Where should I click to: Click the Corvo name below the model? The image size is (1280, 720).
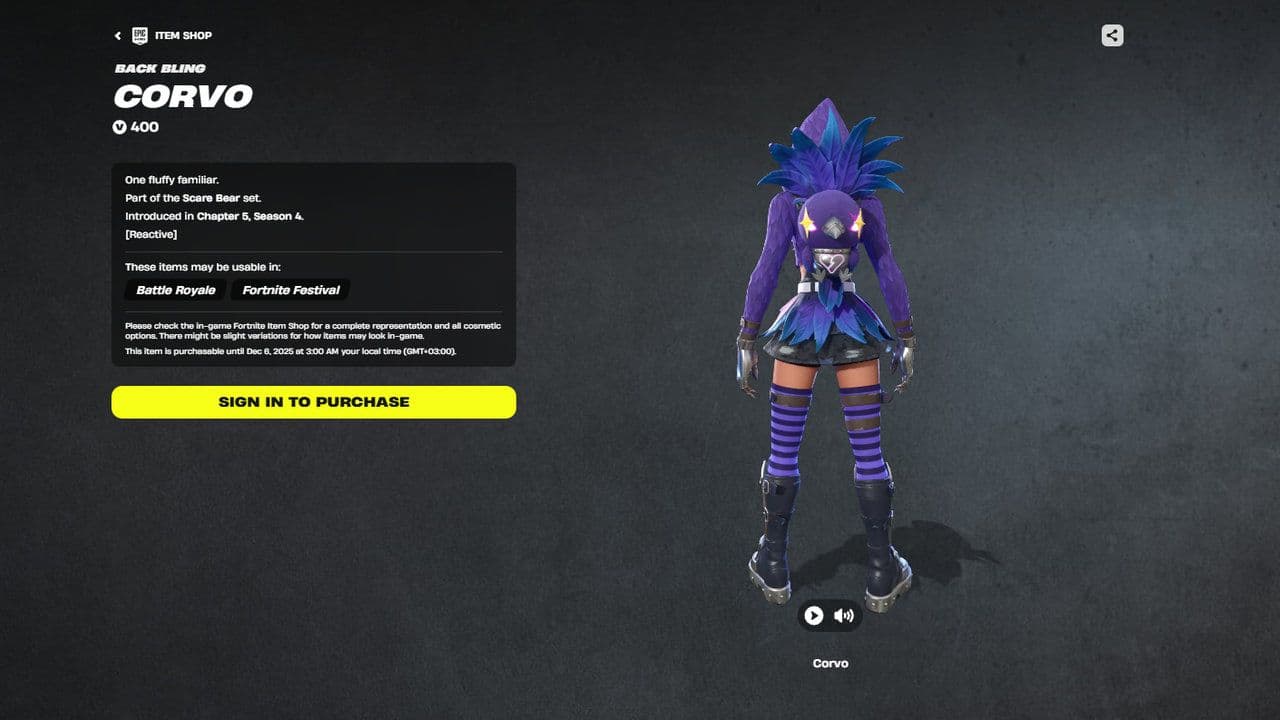coord(830,663)
